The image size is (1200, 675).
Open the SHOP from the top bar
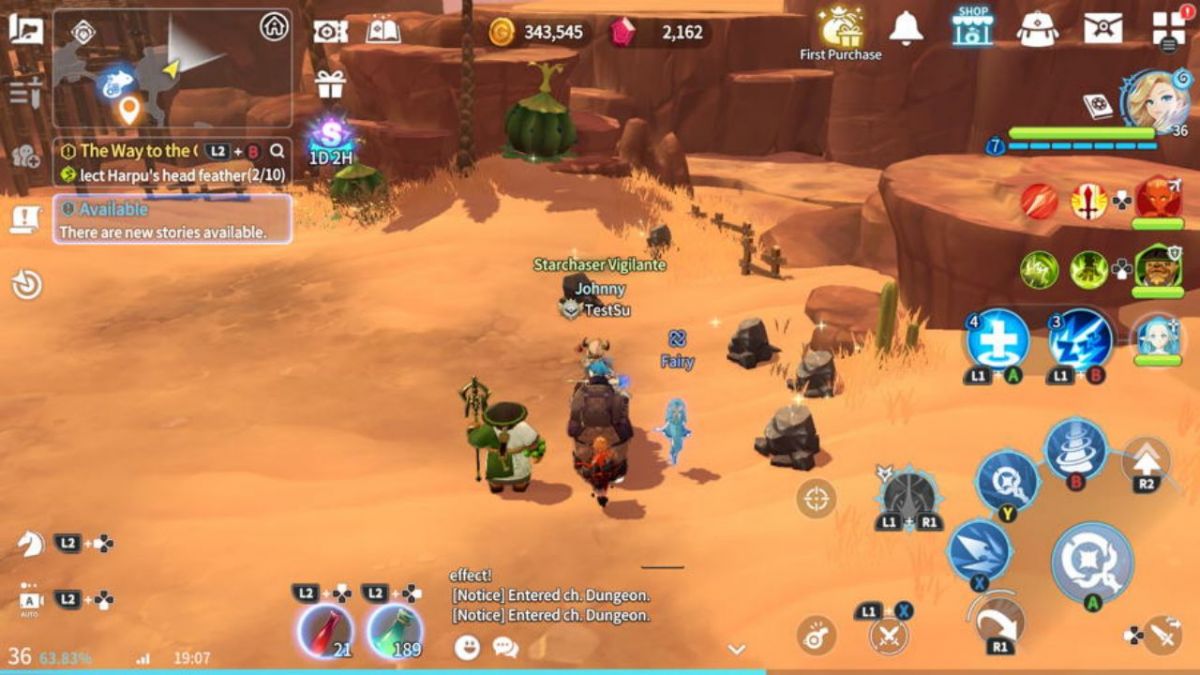click(x=972, y=28)
